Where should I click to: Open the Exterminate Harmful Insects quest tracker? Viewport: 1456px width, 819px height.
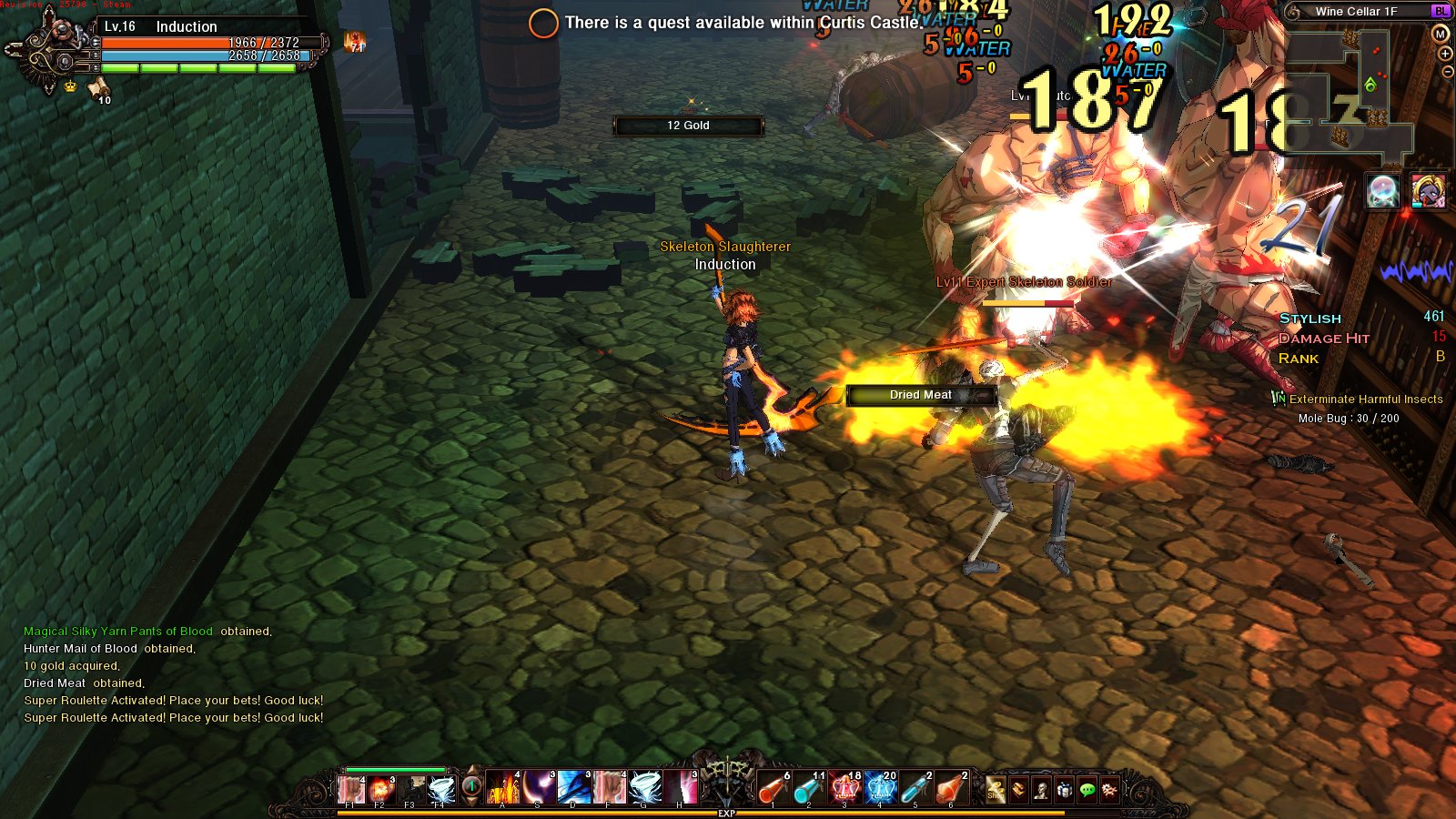(1365, 399)
